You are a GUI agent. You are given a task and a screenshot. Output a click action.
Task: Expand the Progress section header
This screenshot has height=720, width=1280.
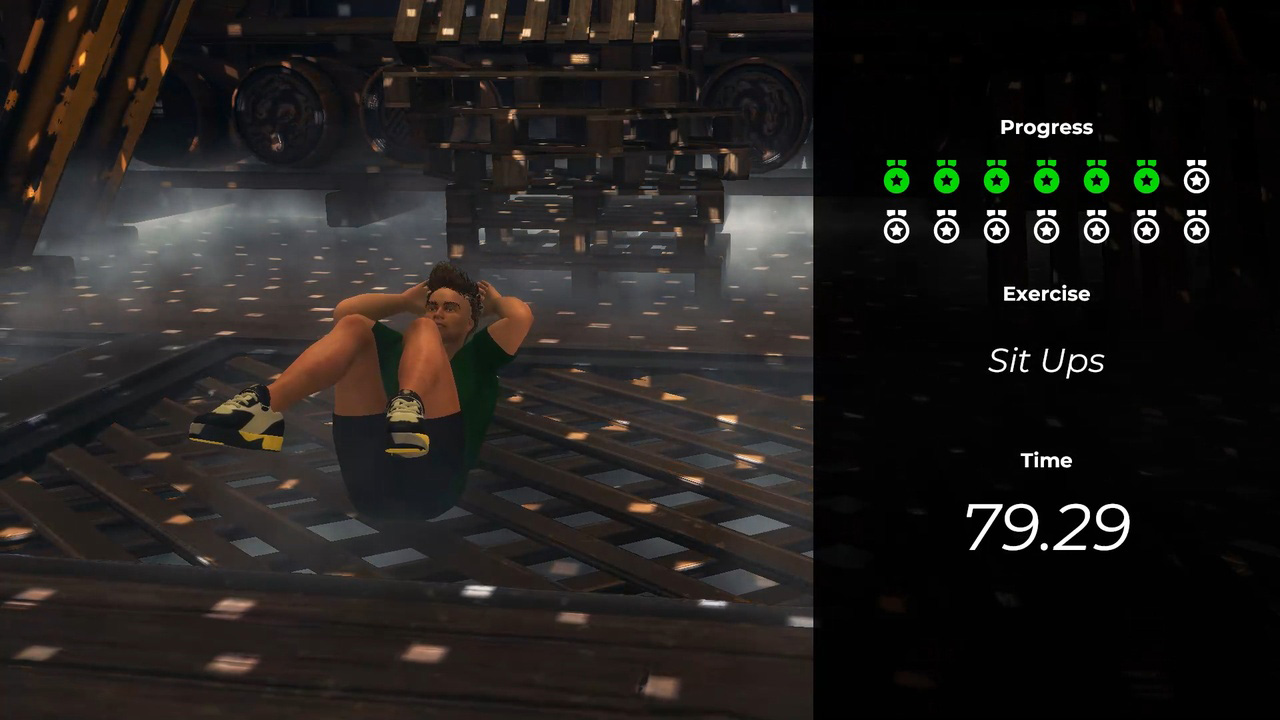point(1046,127)
